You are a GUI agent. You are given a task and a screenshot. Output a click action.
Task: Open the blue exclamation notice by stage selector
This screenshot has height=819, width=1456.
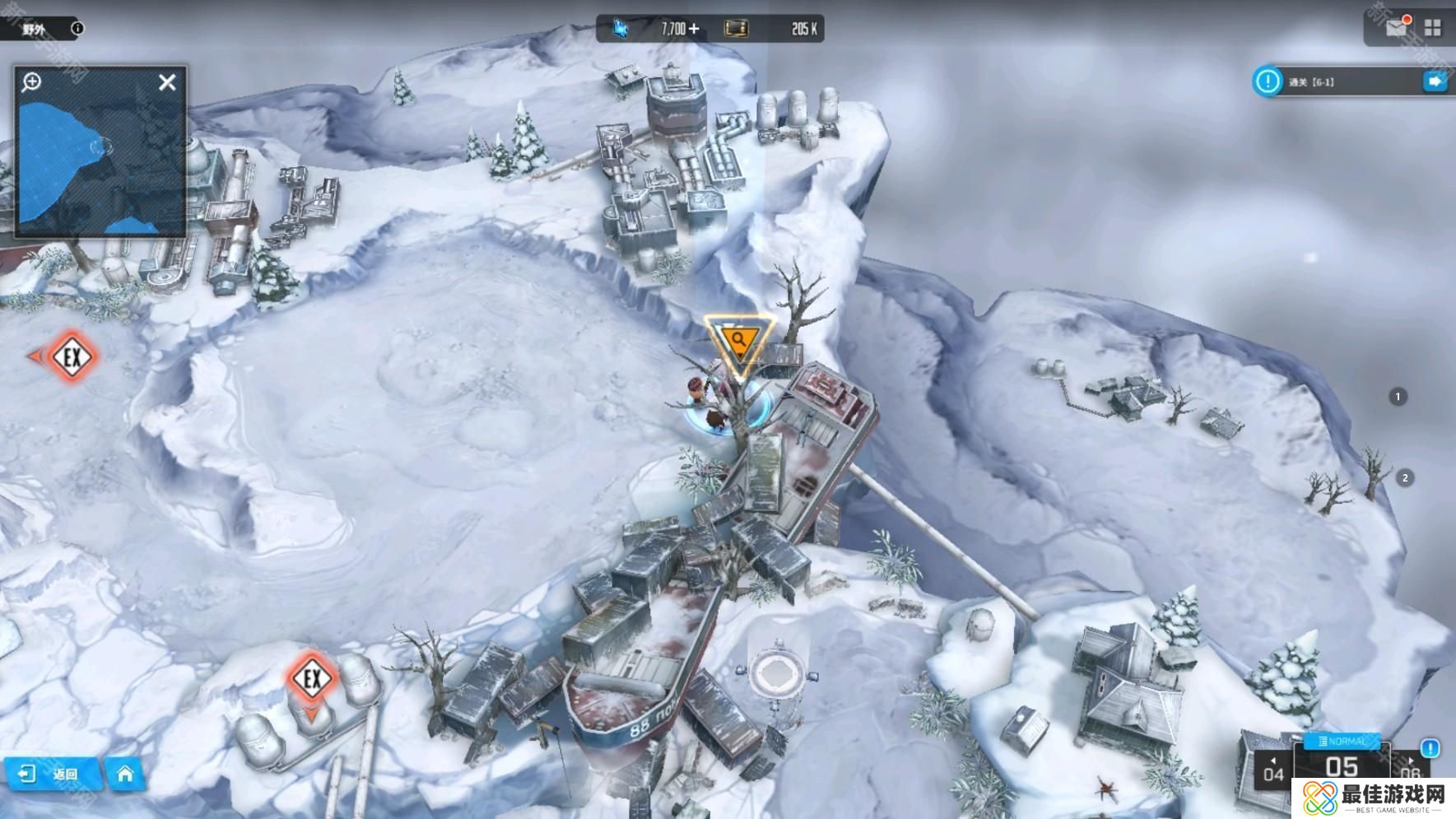pyautogui.click(x=1430, y=748)
